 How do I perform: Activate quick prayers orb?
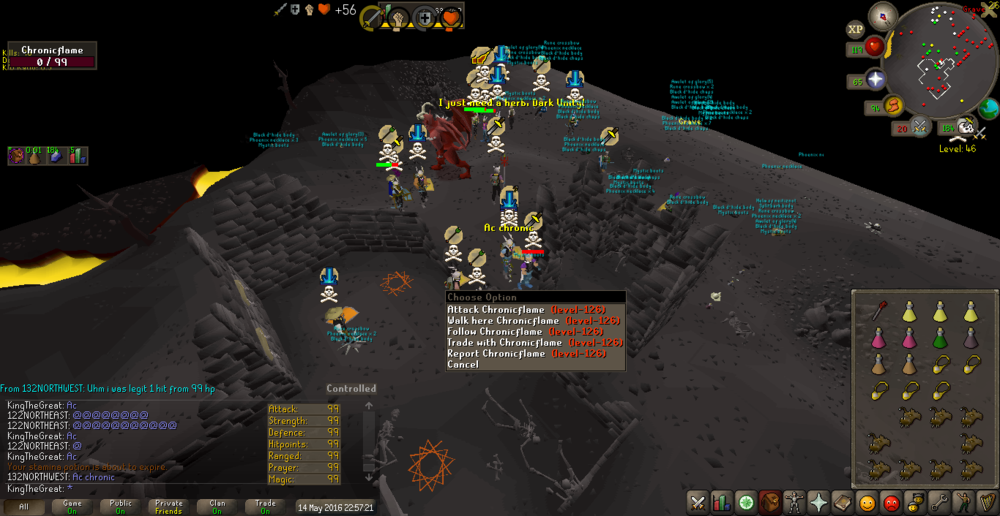click(x=875, y=80)
